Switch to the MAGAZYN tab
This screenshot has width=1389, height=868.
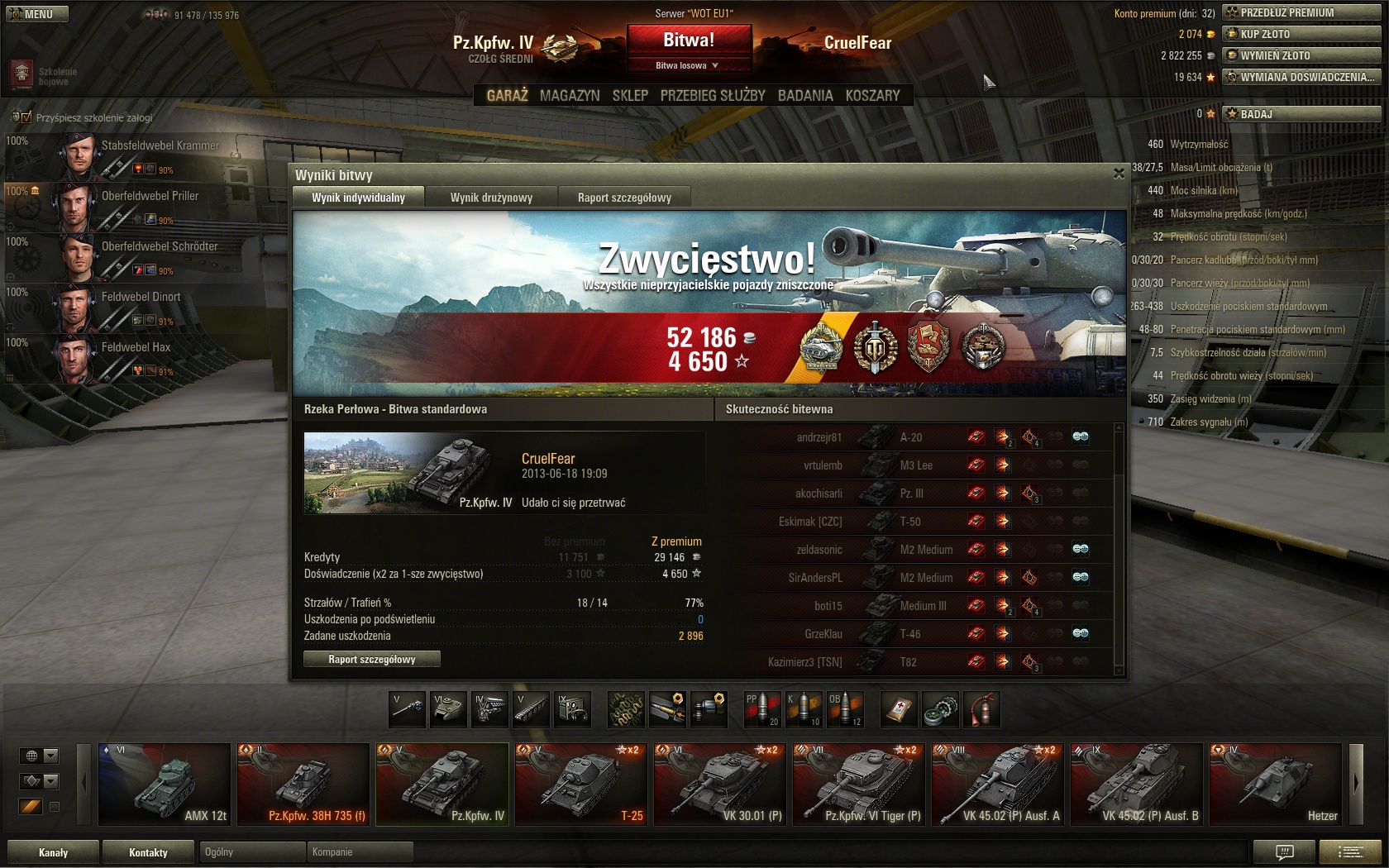point(570,96)
